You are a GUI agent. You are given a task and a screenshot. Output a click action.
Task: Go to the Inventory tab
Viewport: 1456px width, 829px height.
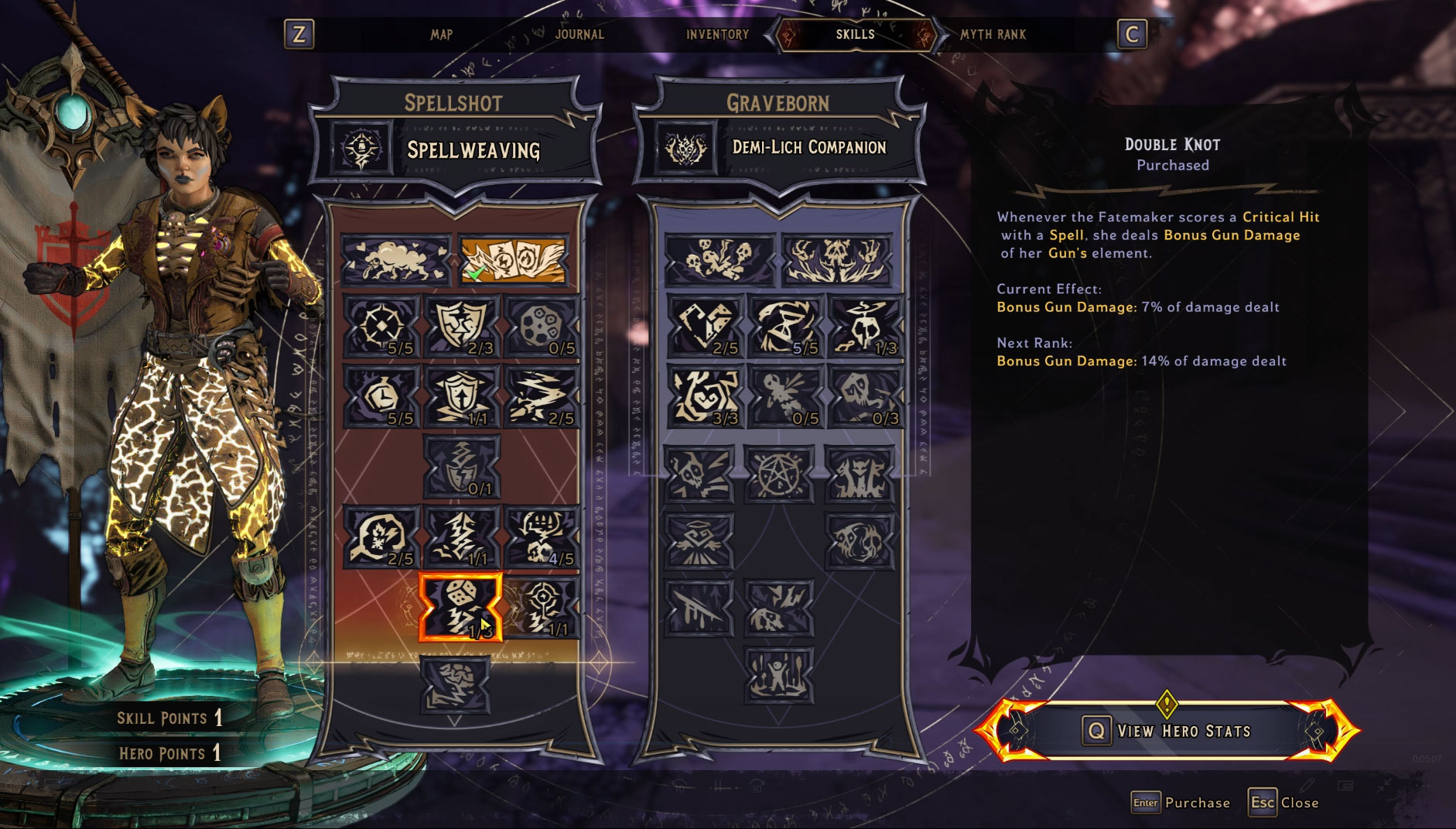717,34
